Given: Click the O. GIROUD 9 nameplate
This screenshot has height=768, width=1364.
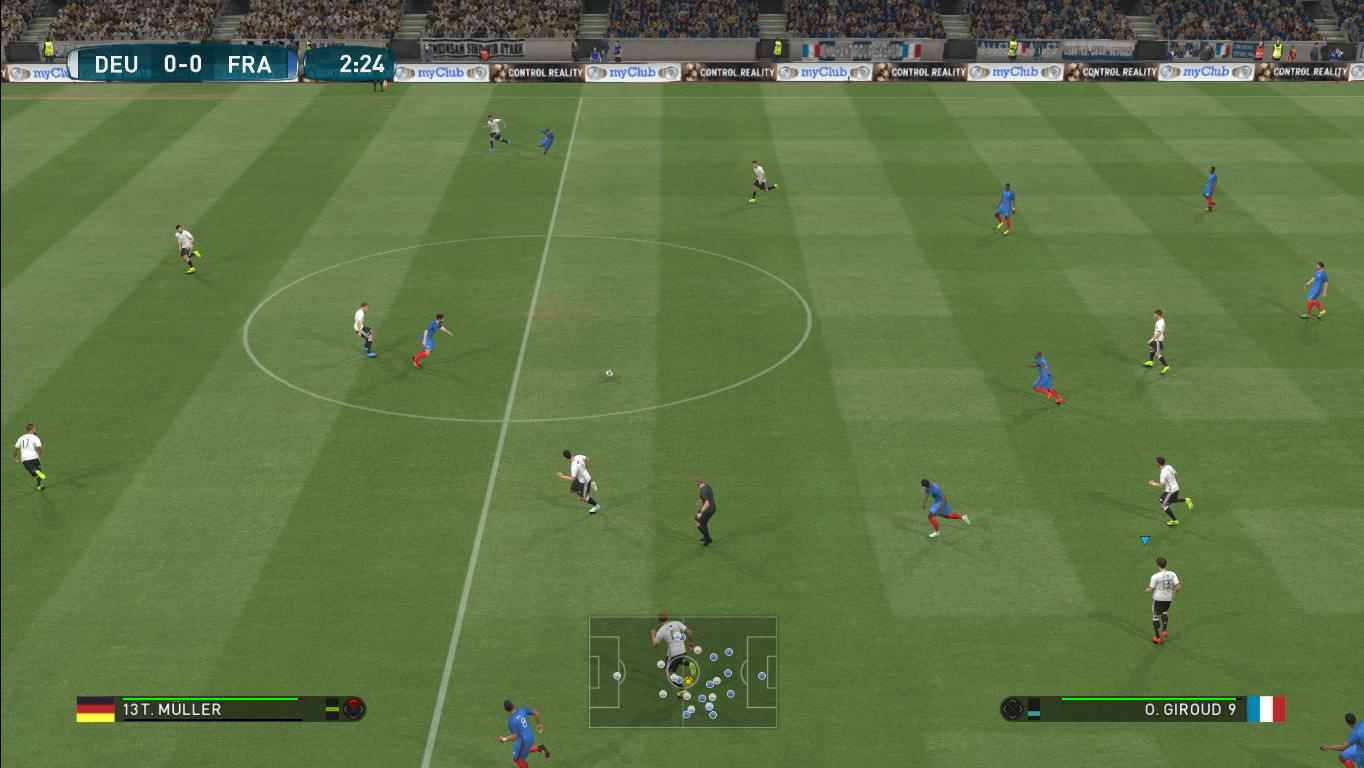Looking at the screenshot, I should pyautogui.click(x=1190, y=709).
